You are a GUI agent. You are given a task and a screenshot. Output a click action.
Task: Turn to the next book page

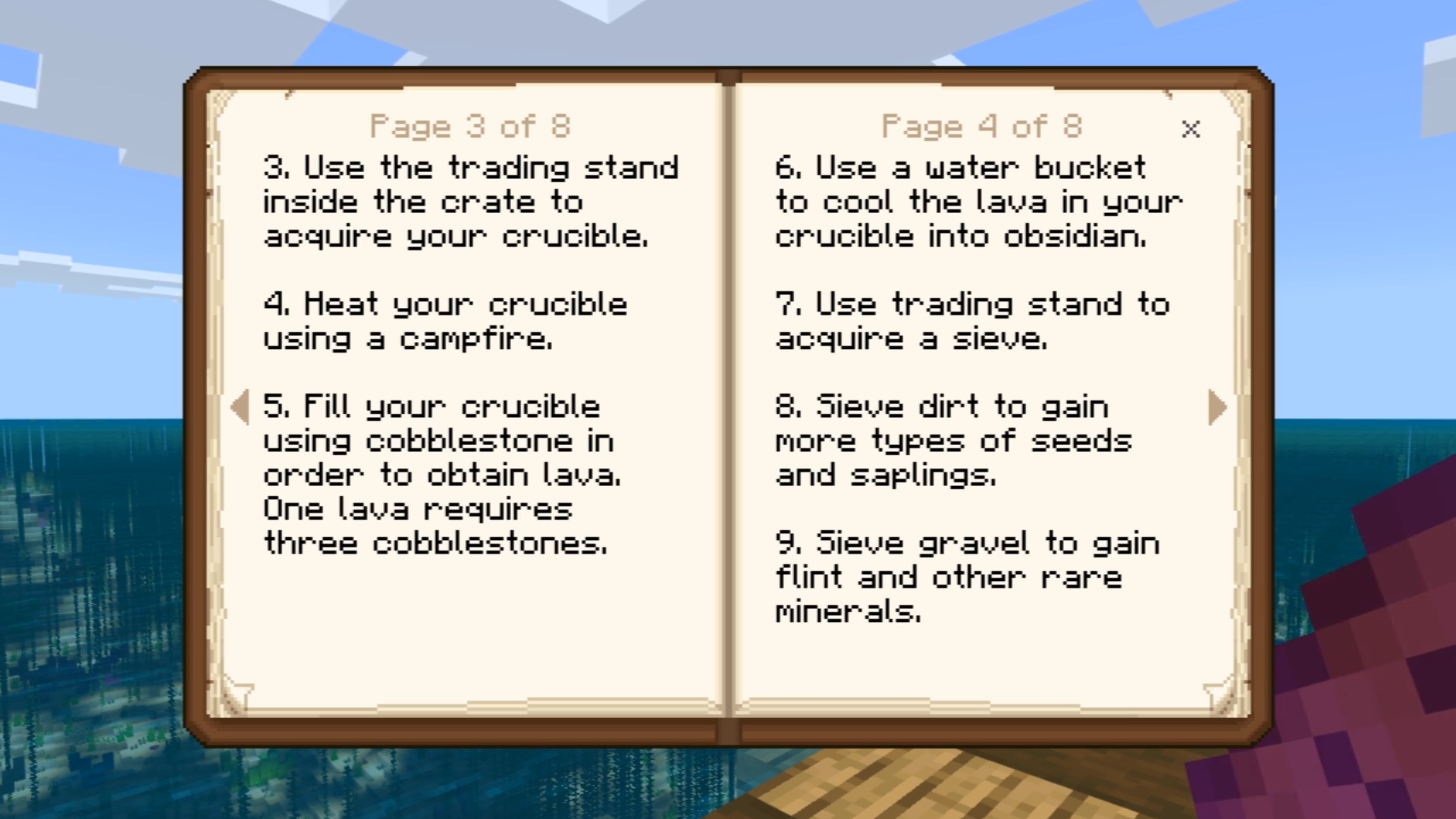(x=1216, y=407)
